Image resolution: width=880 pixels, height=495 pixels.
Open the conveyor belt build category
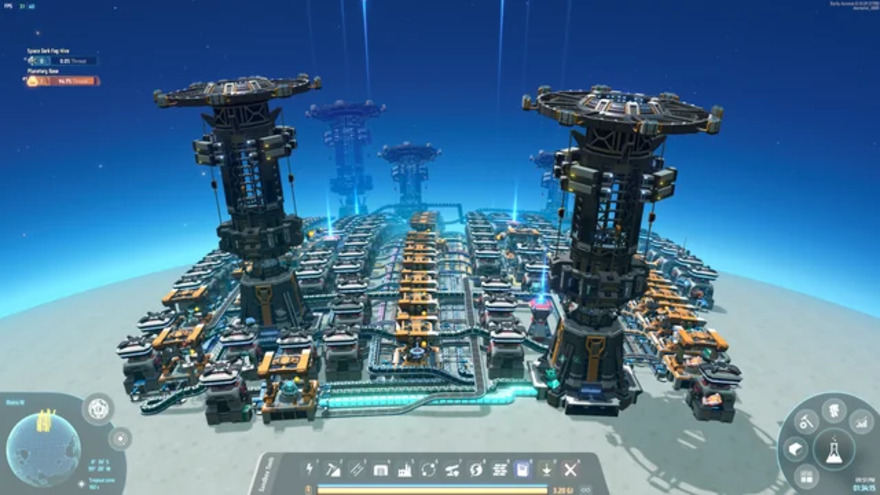pos(357,468)
